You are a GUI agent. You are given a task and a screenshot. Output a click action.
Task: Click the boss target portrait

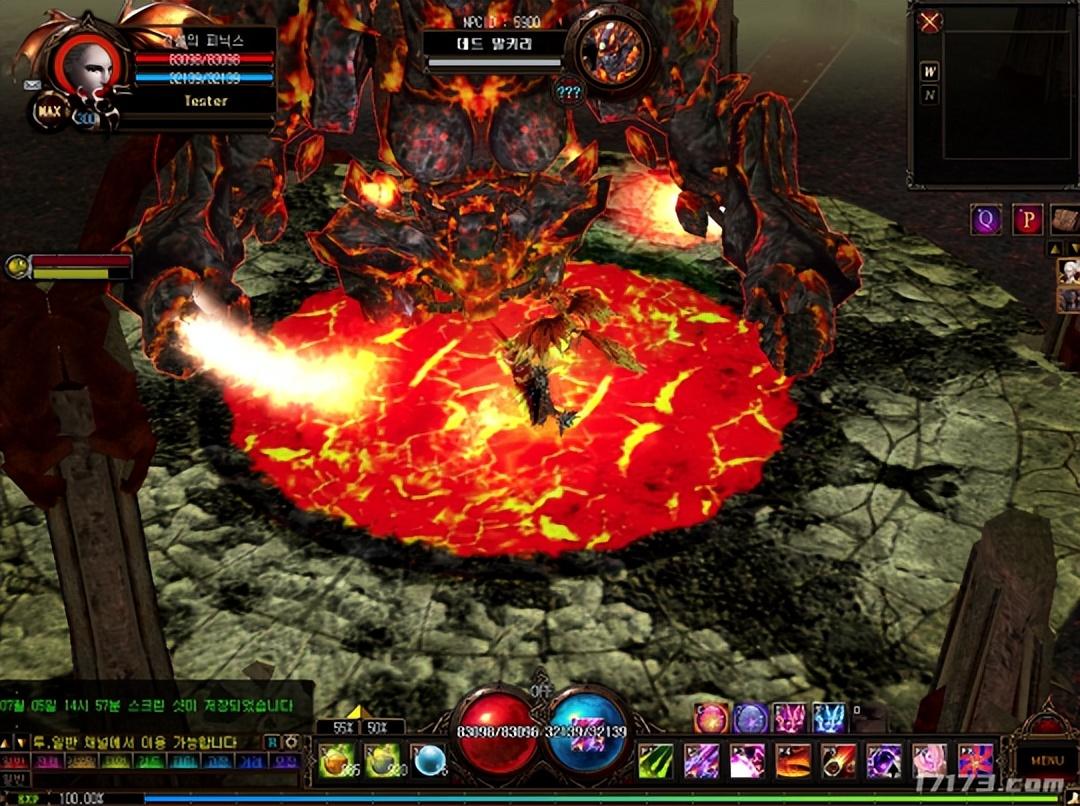pos(611,50)
